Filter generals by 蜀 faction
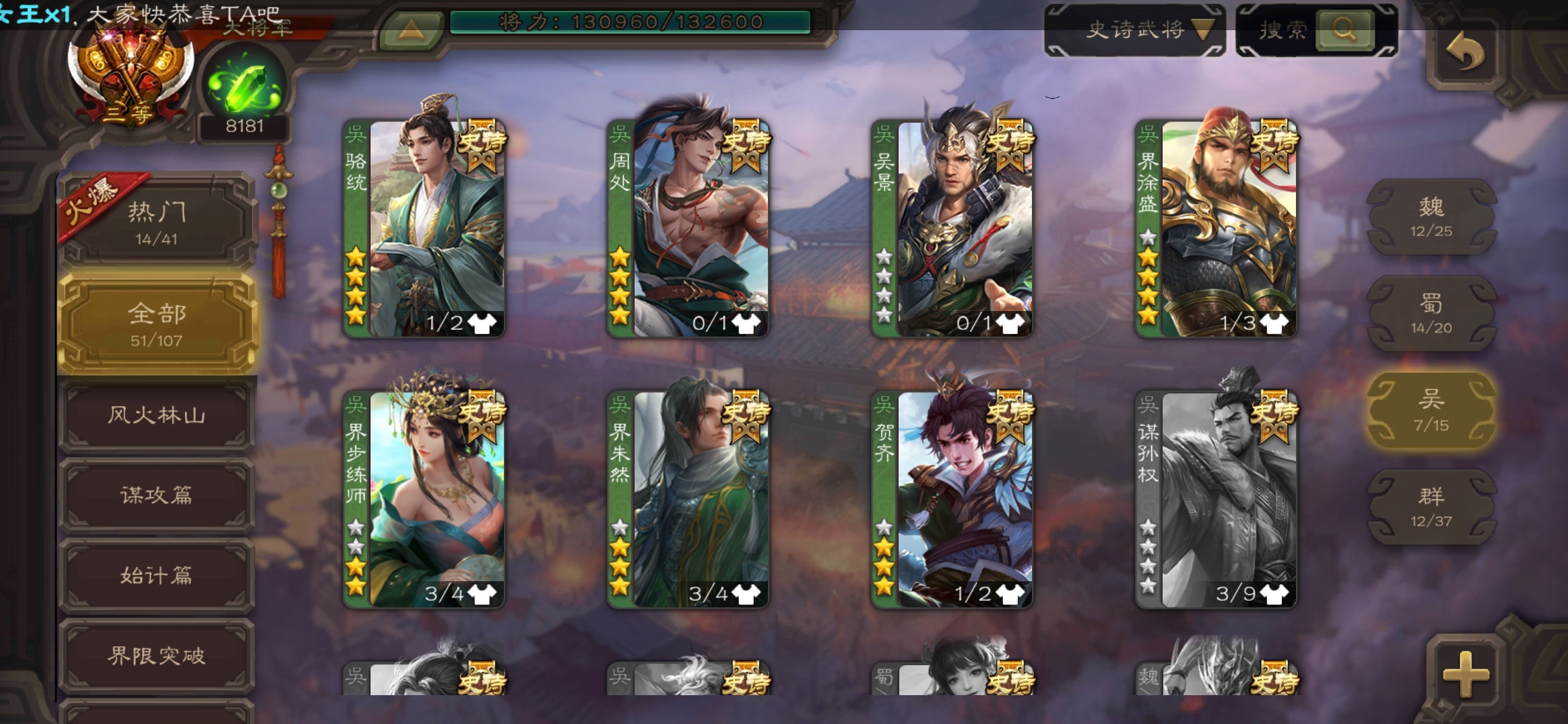Image resolution: width=1568 pixels, height=724 pixels. pos(1431,314)
